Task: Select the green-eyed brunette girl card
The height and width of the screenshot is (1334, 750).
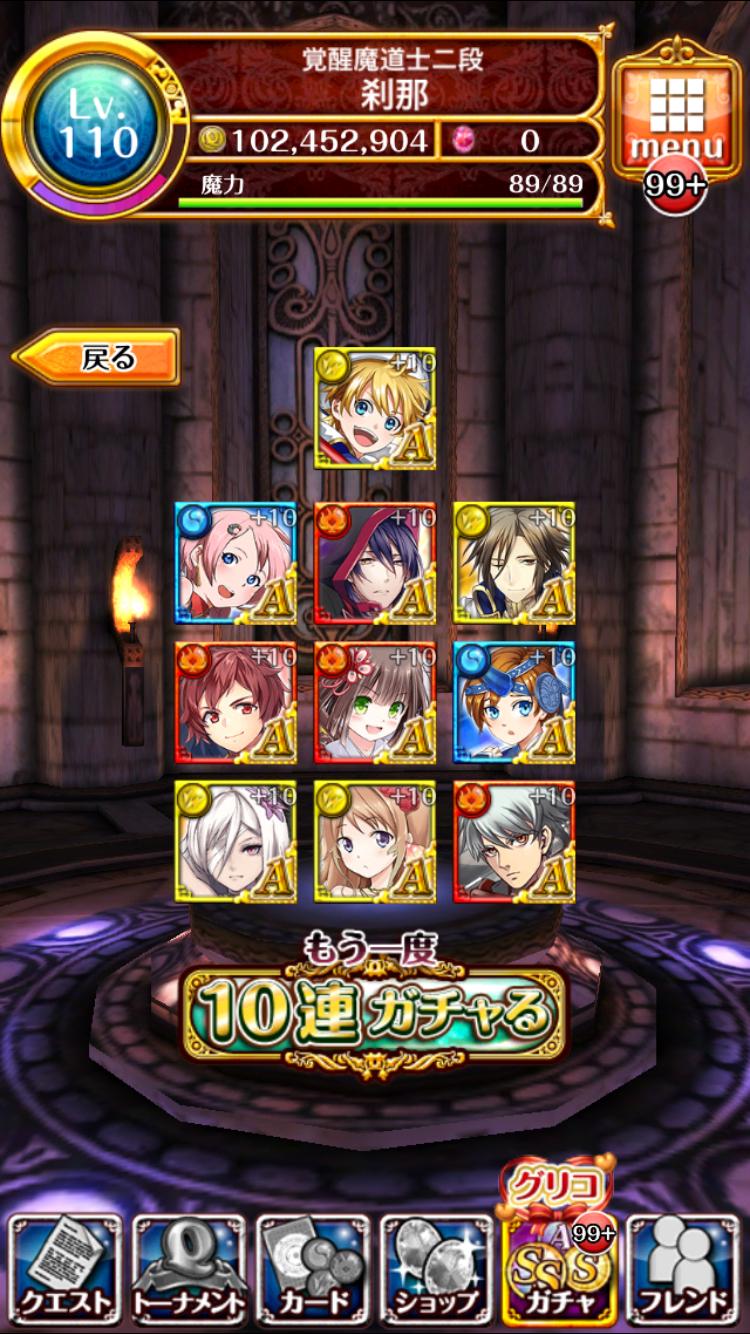Action: click(x=375, y=702)
